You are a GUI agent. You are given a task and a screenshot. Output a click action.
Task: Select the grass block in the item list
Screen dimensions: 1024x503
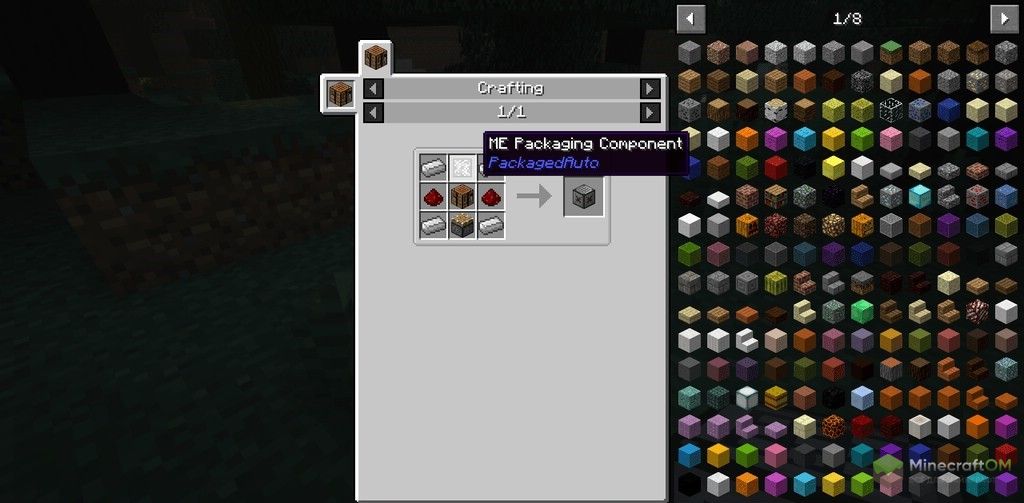[x=890, y=52]
